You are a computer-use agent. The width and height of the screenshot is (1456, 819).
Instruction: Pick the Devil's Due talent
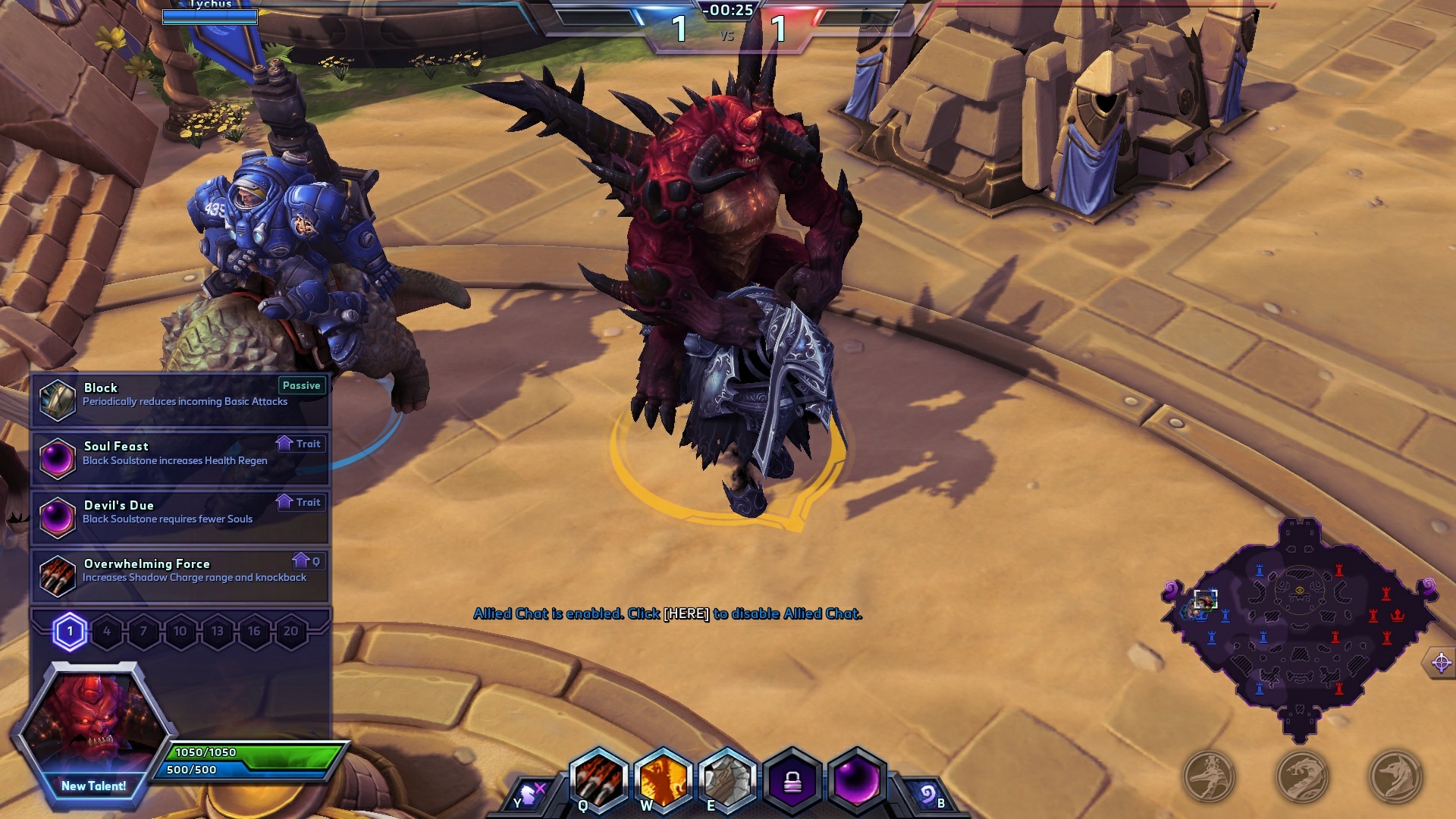pyautogui.click(x=180, y=516)
